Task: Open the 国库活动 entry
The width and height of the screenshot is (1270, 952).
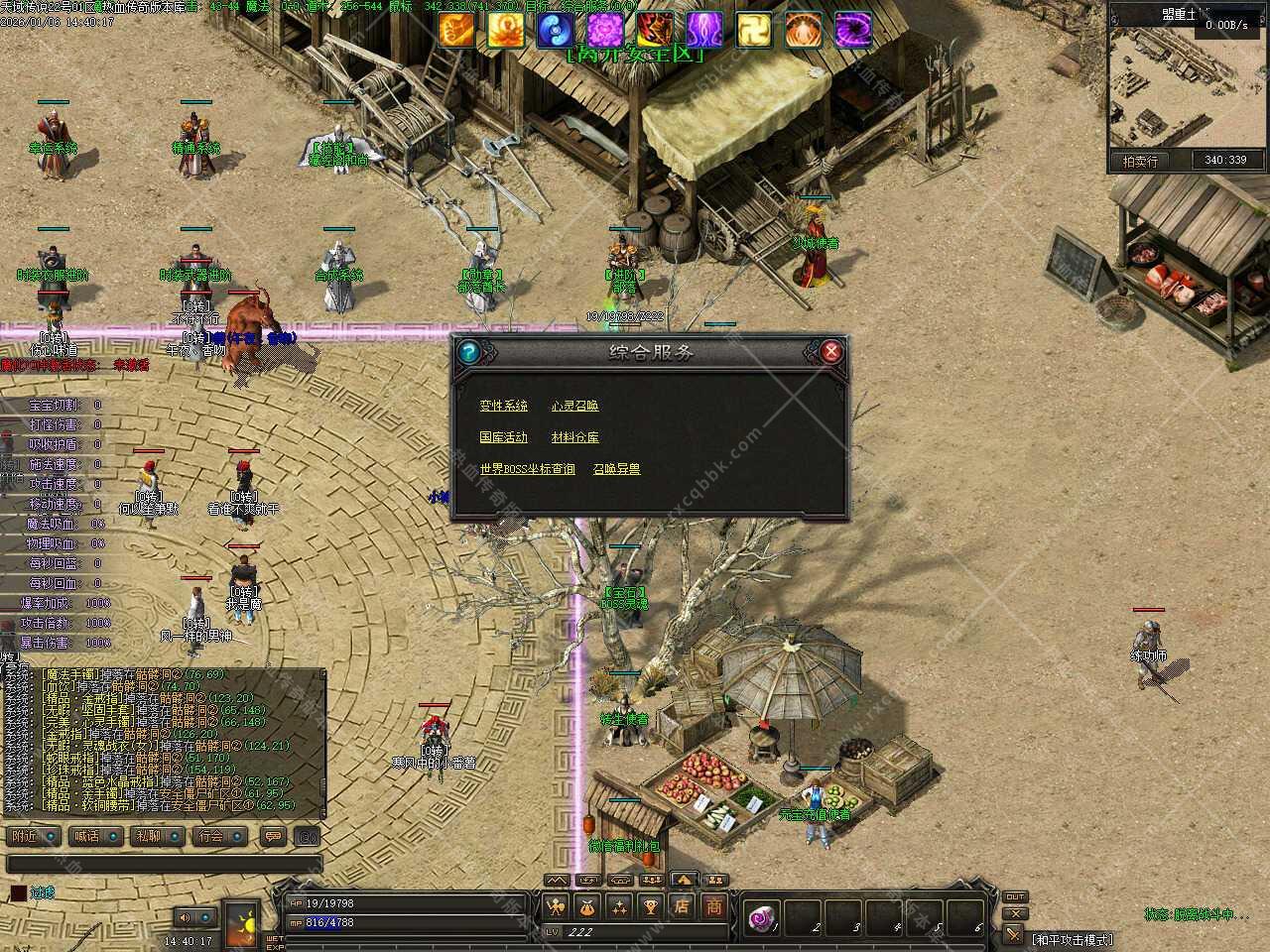Action: [504, 437]
